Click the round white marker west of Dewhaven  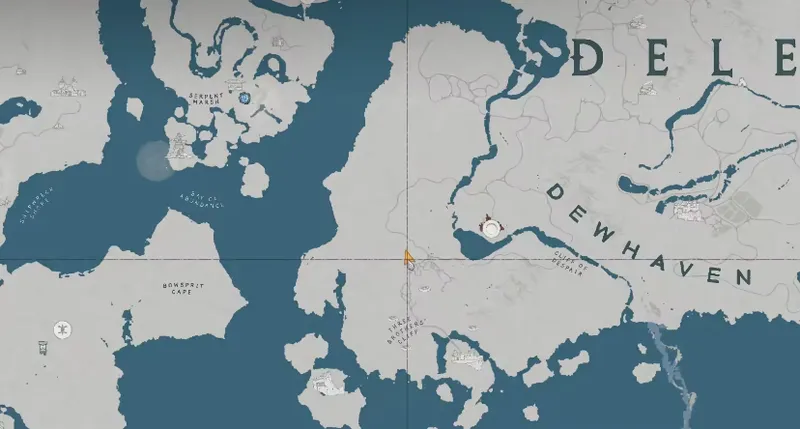point(492,228)
